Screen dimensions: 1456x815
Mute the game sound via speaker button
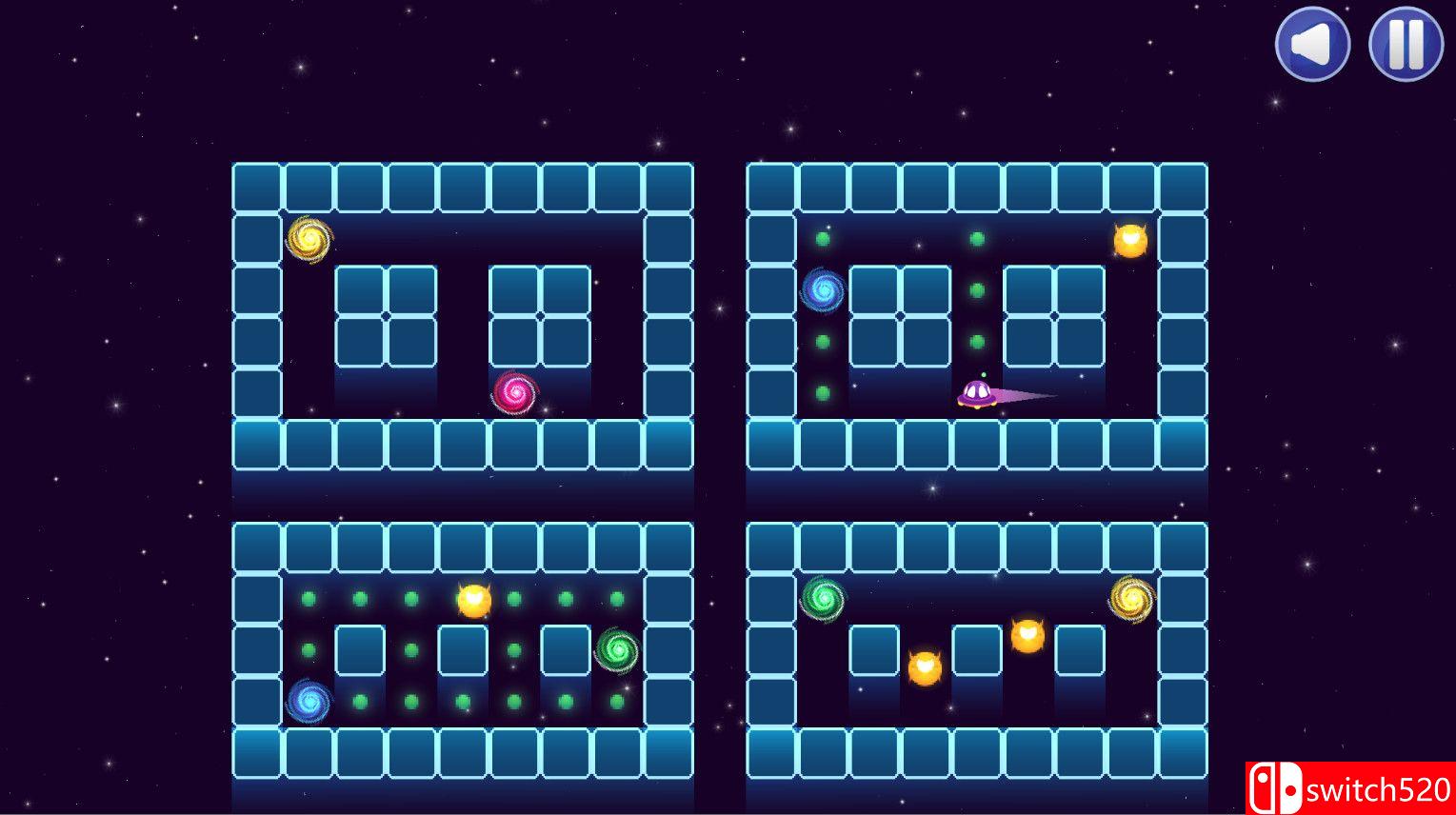point(1313,44)
